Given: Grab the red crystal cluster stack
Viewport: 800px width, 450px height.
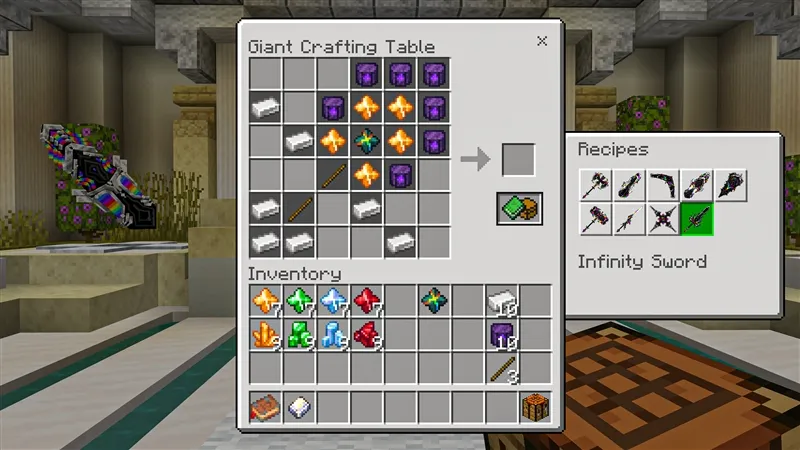Looking at the screenshot, I should [x=367, y=335].
